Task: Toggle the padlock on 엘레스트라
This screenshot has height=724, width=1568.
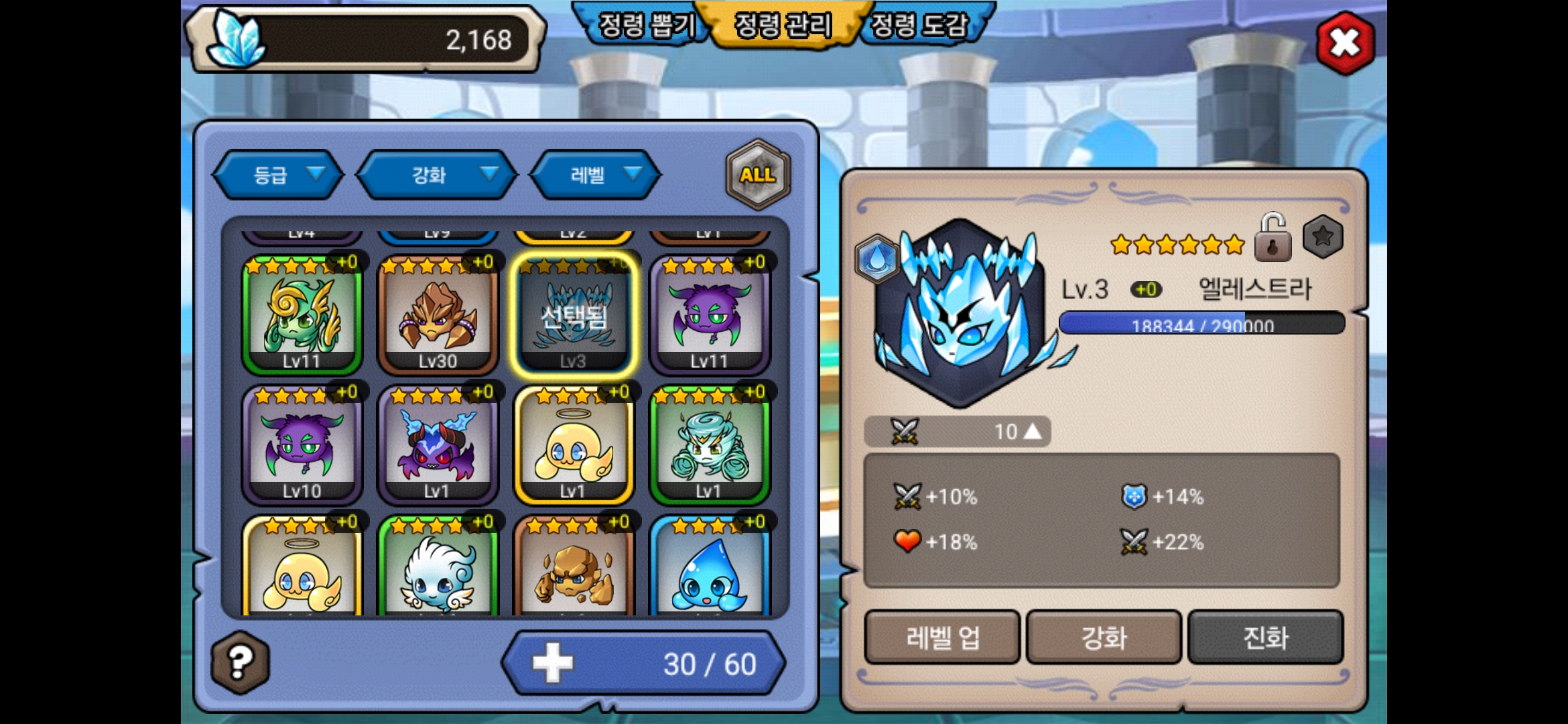Action: tap(1272, 238)
